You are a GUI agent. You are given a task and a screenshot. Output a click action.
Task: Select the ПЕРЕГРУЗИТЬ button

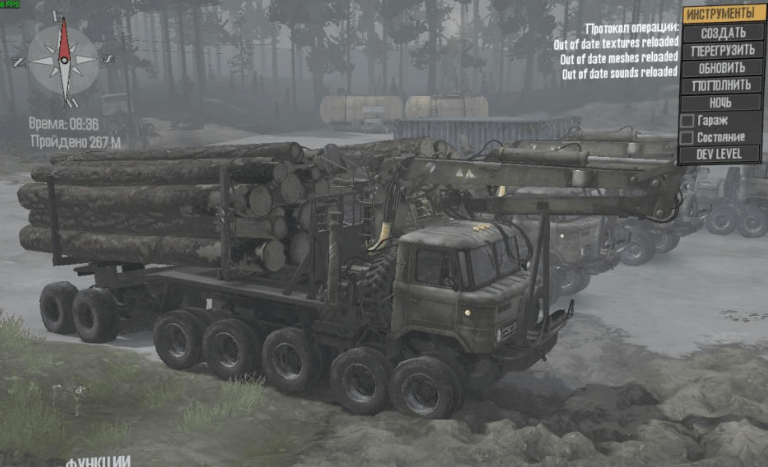(x=721, y=50)
